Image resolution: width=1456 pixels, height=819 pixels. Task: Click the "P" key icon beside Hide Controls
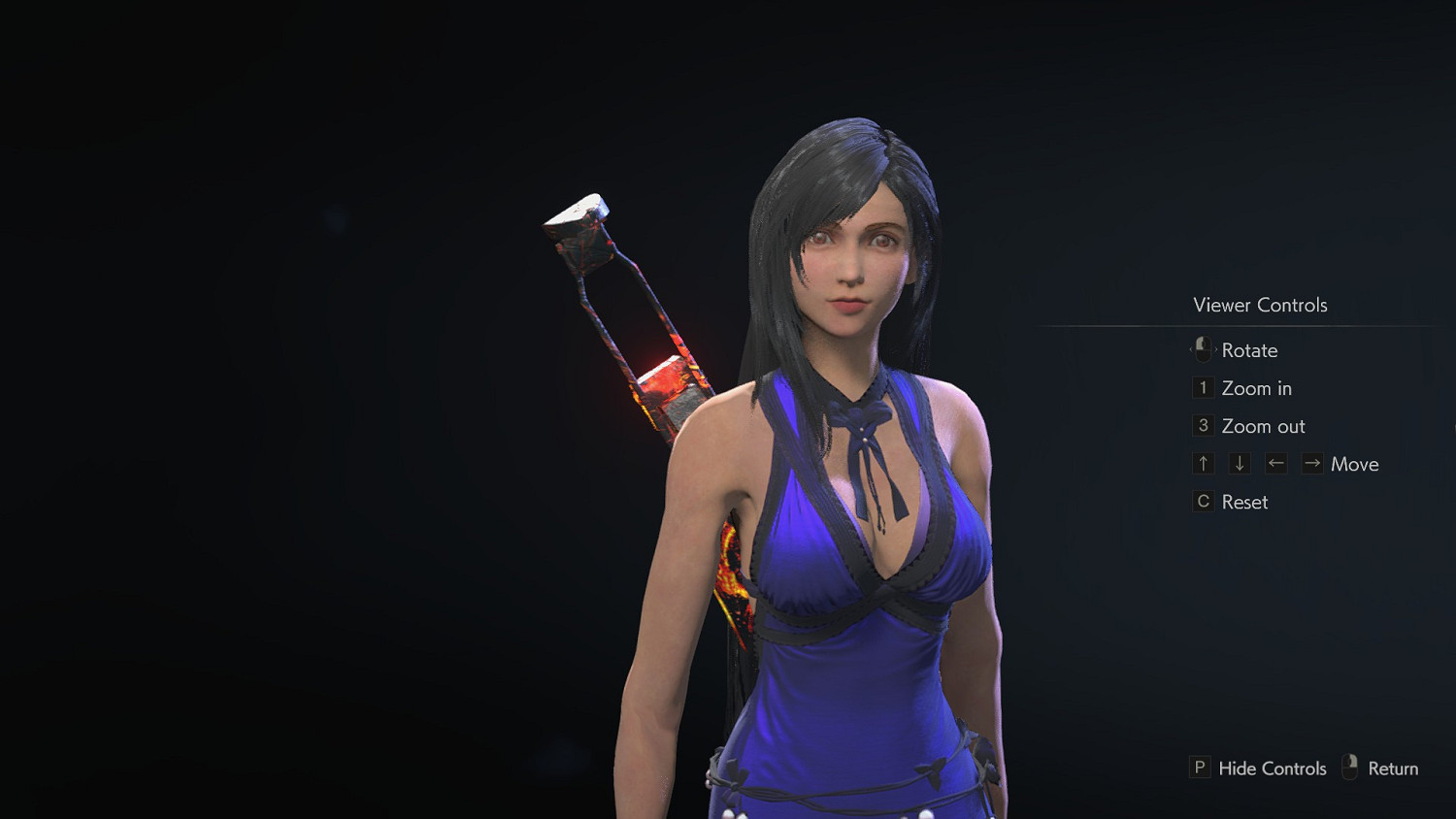coord(1201,768)
